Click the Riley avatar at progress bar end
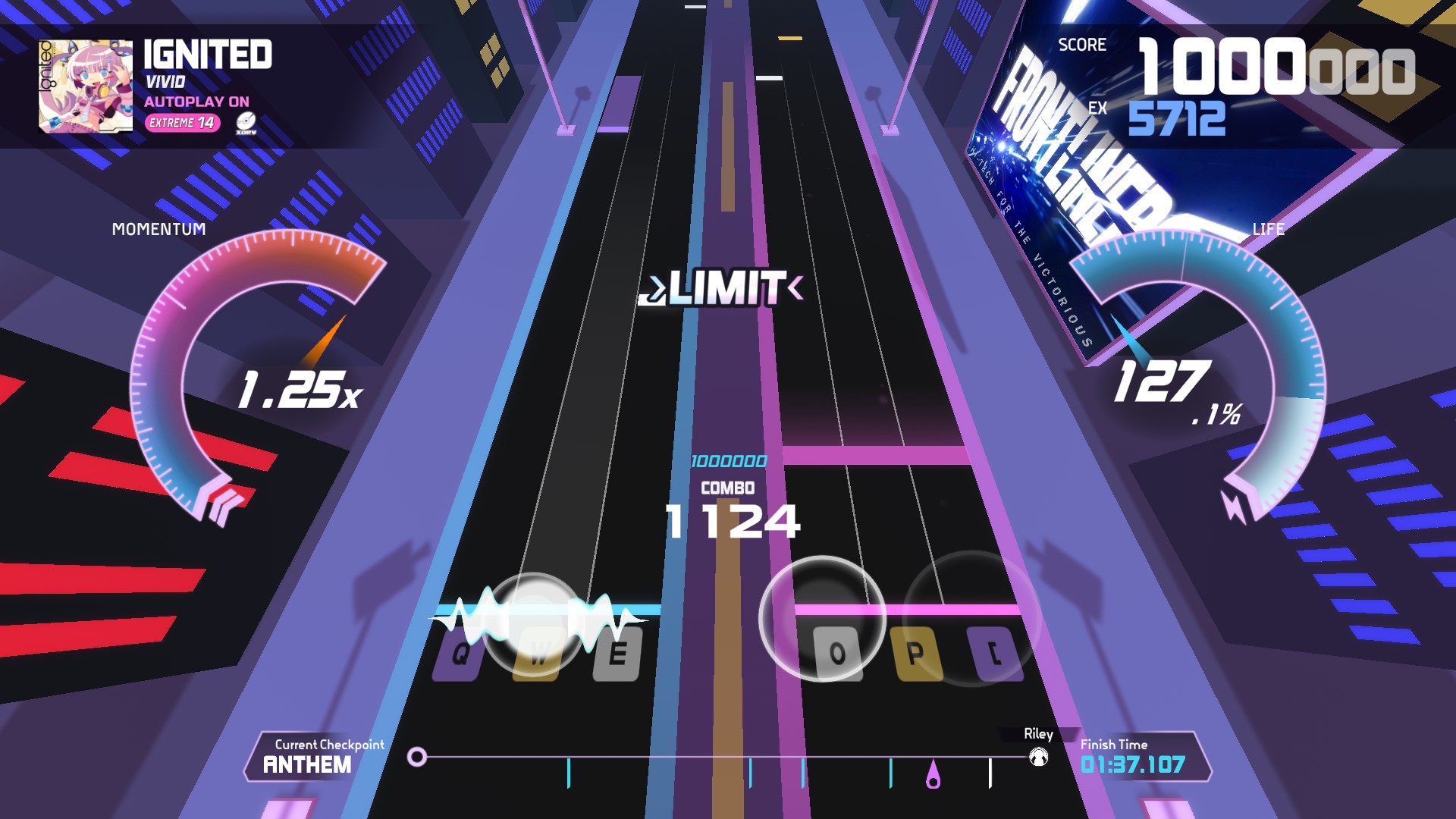The width and height of the screenshot is (1456, 819). pos(1038,757)
